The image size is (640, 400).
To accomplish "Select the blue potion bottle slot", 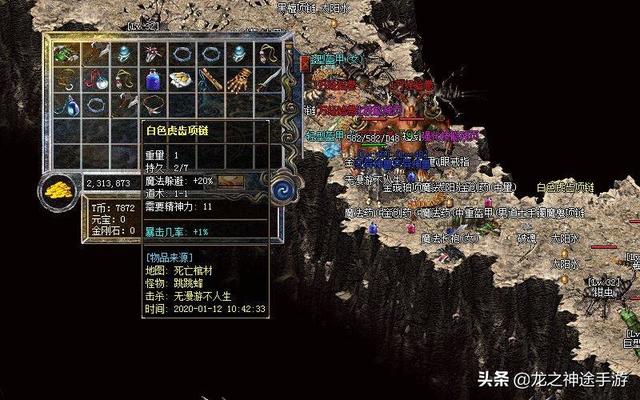I will coord(153,79).
